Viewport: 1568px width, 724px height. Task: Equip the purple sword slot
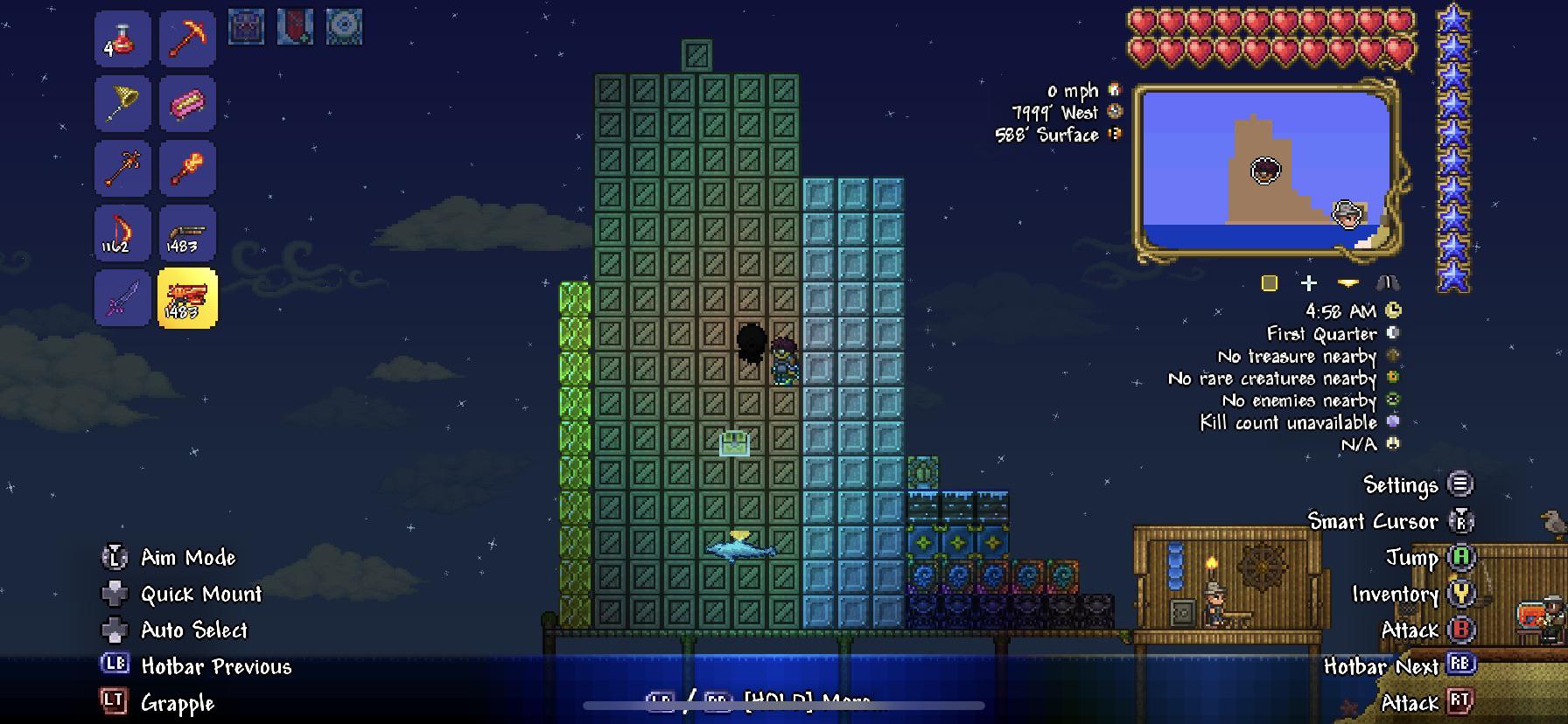[122, 298]
